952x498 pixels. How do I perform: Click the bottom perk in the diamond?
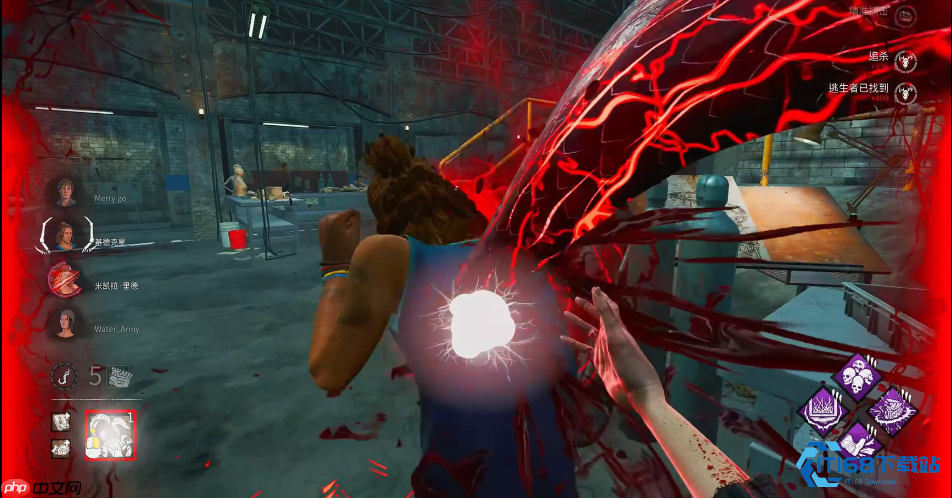[x=858, y=444]
